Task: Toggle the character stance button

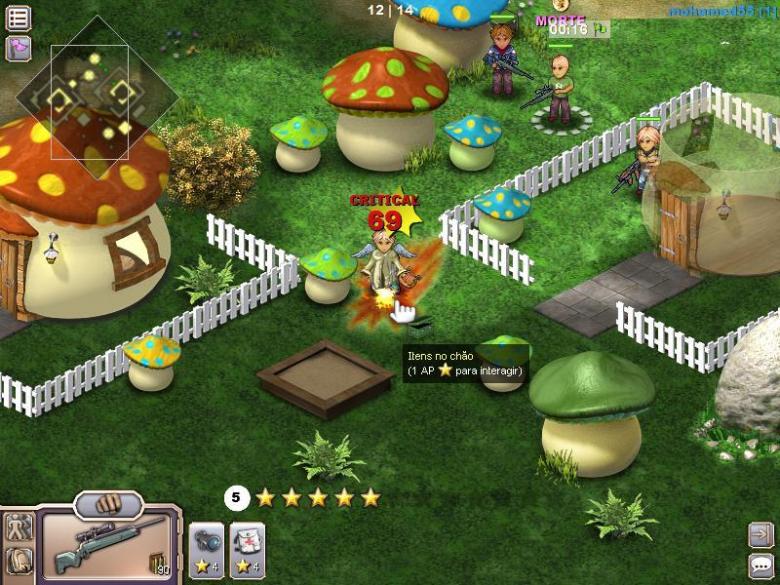Action: coord(18,527)
